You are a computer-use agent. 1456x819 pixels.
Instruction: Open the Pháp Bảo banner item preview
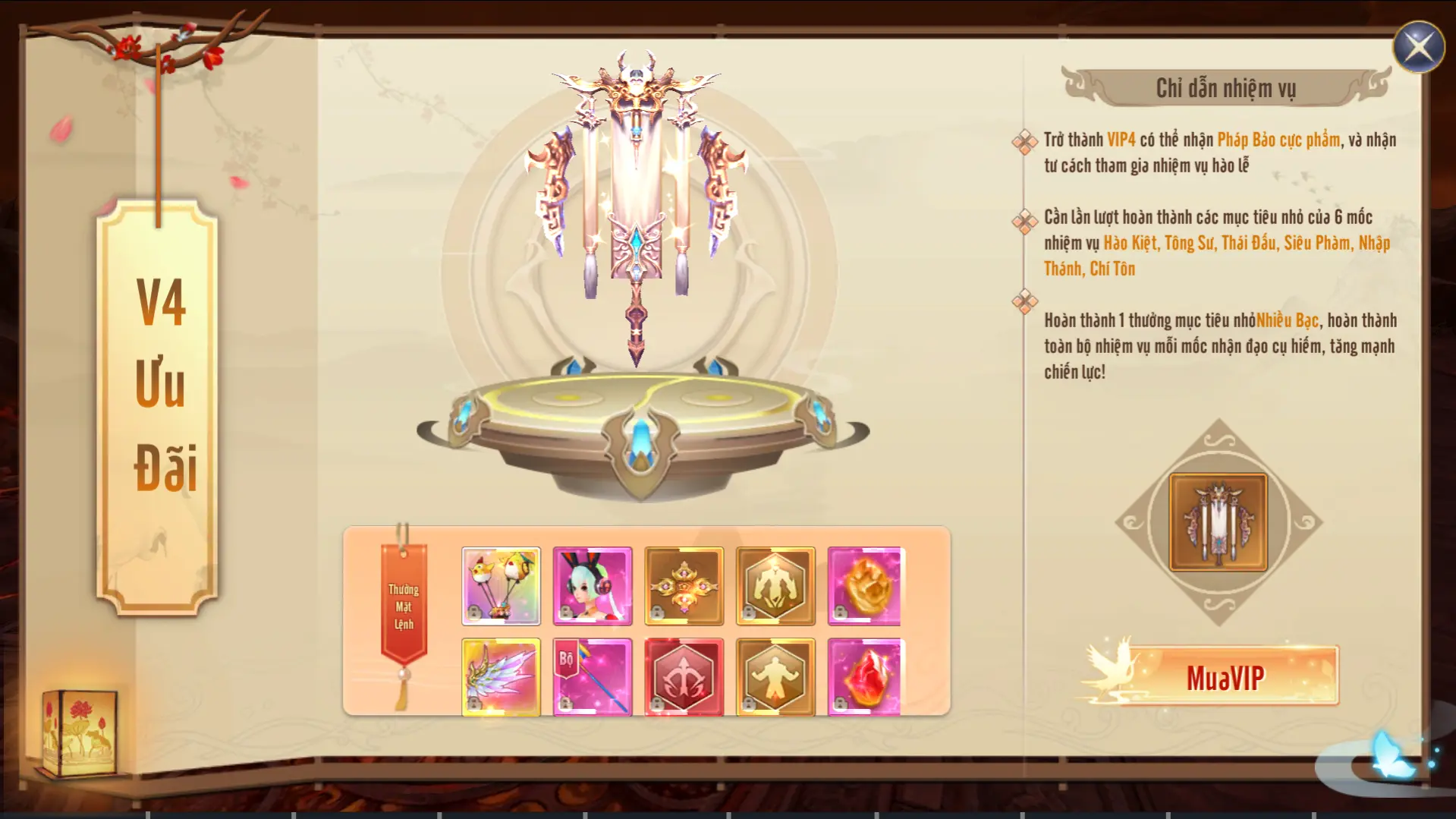pos(1218,522)
